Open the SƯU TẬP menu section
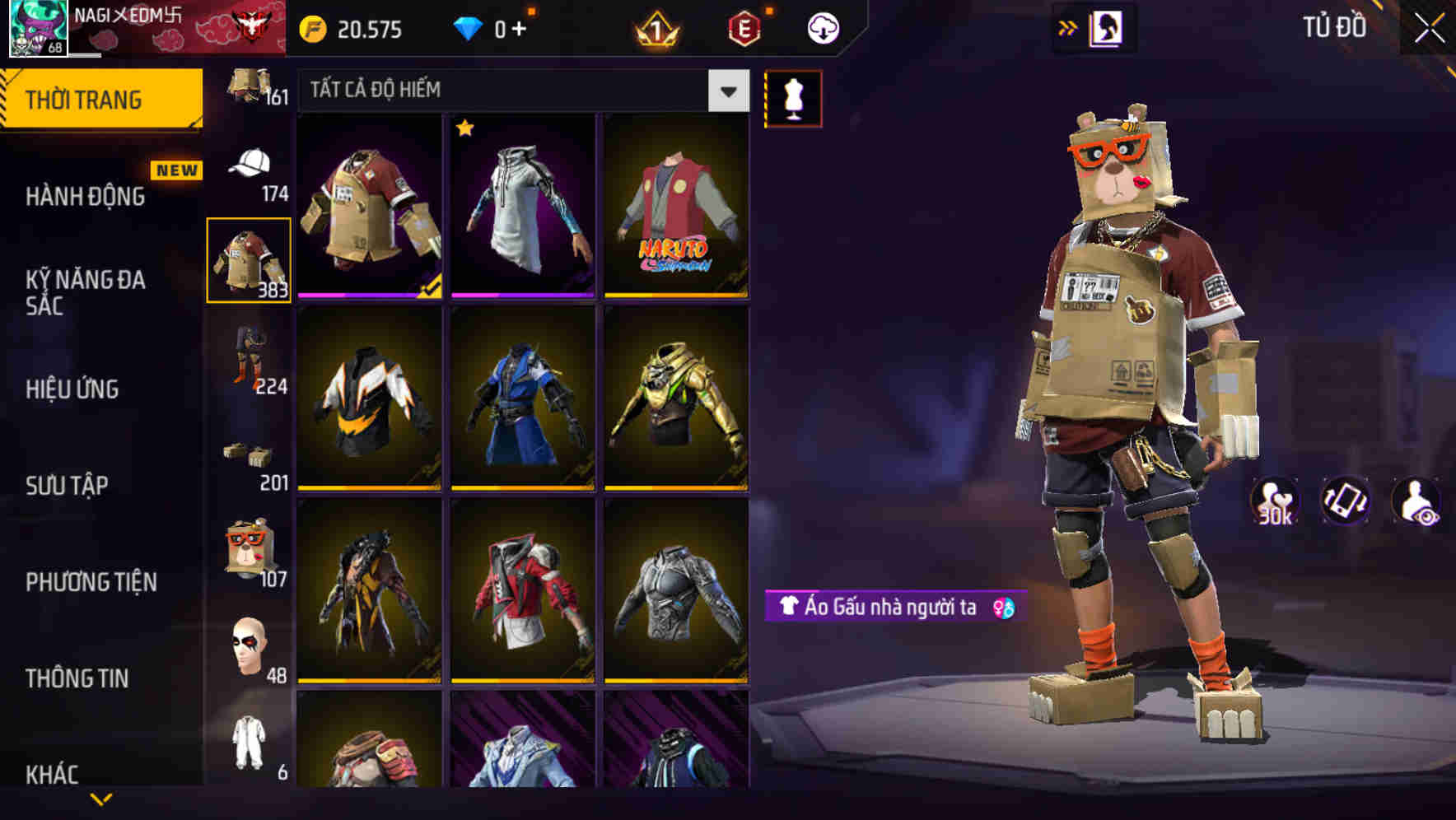1456x820 pixels. [66, 486]
